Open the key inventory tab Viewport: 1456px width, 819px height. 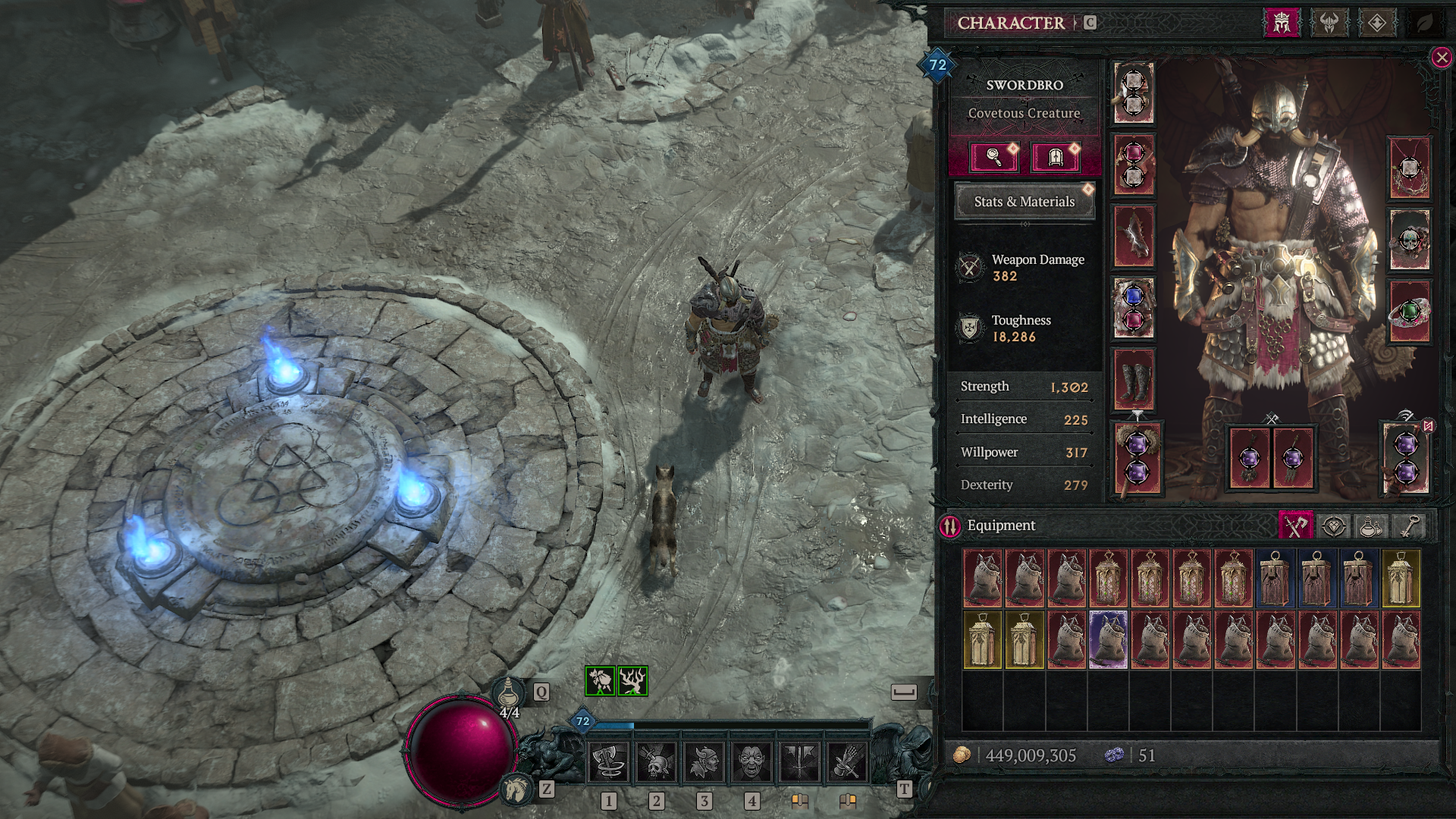coord(1407,526)
